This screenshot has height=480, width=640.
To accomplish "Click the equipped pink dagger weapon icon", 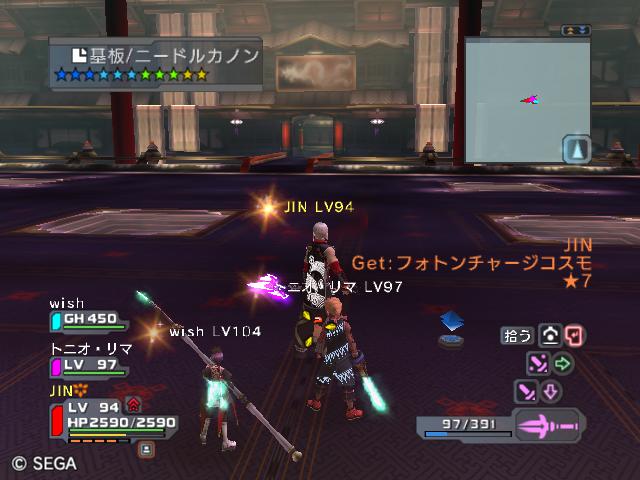I will pos(548,425).
